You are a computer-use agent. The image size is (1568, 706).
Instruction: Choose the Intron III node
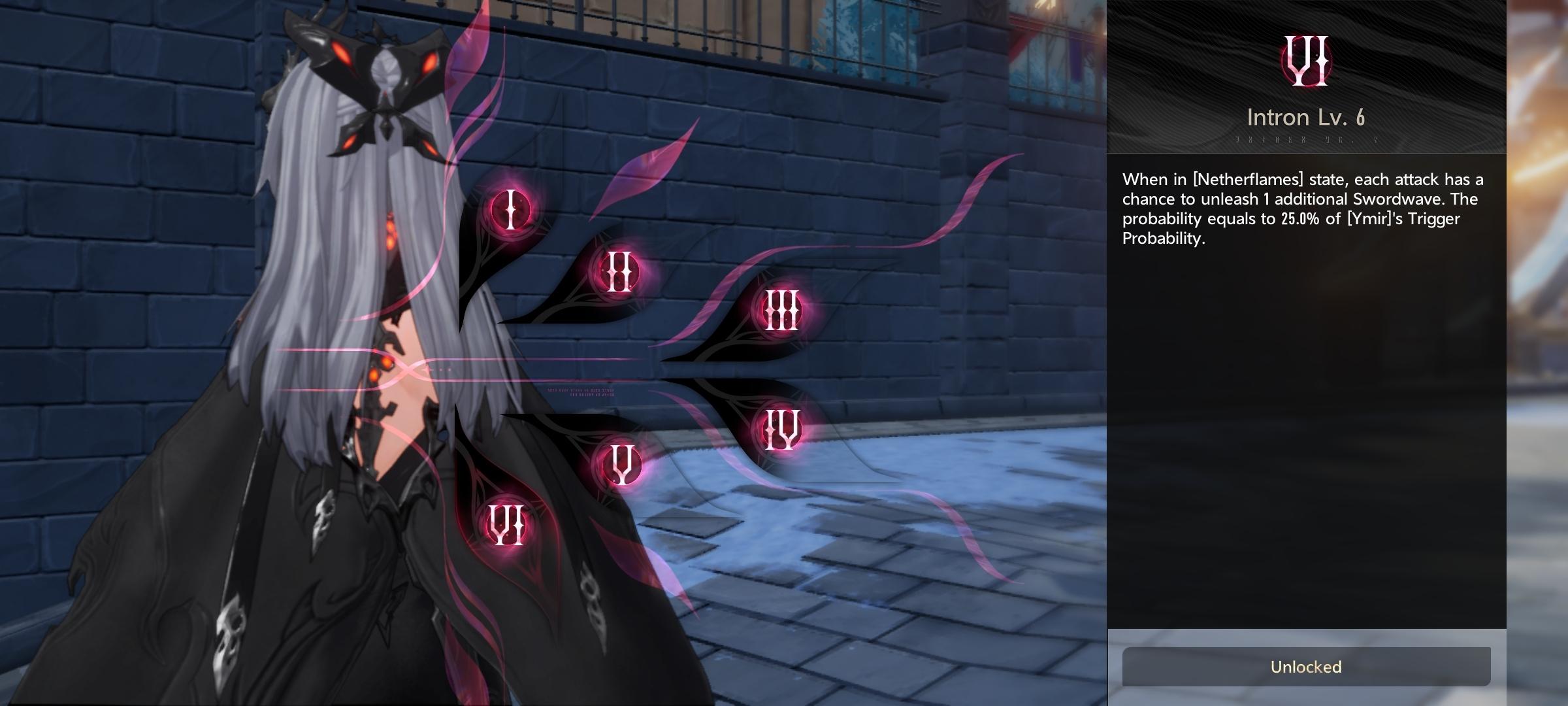pos(781,310)
